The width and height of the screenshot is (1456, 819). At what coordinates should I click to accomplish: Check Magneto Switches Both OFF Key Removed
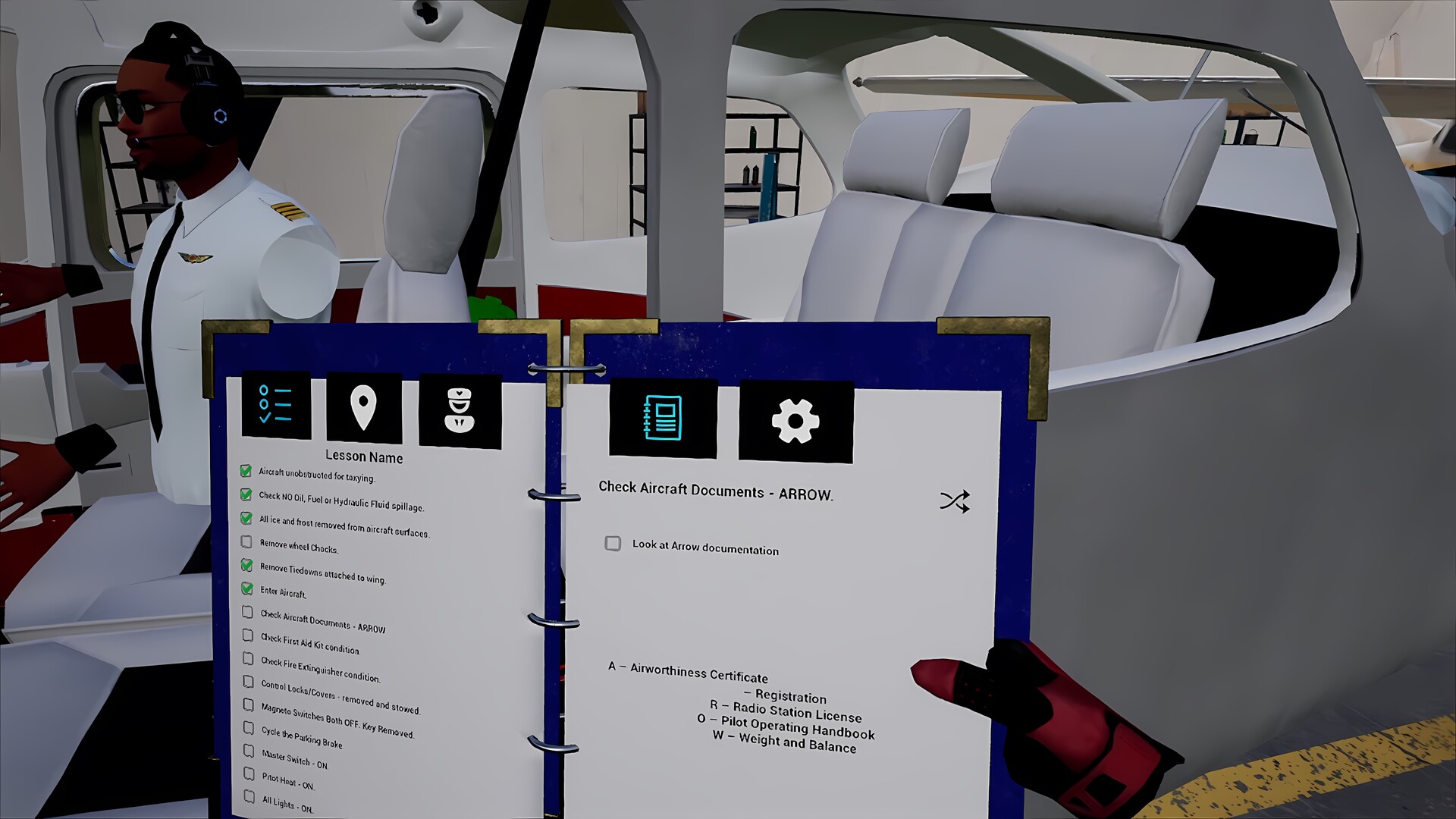tap(248, 704)
